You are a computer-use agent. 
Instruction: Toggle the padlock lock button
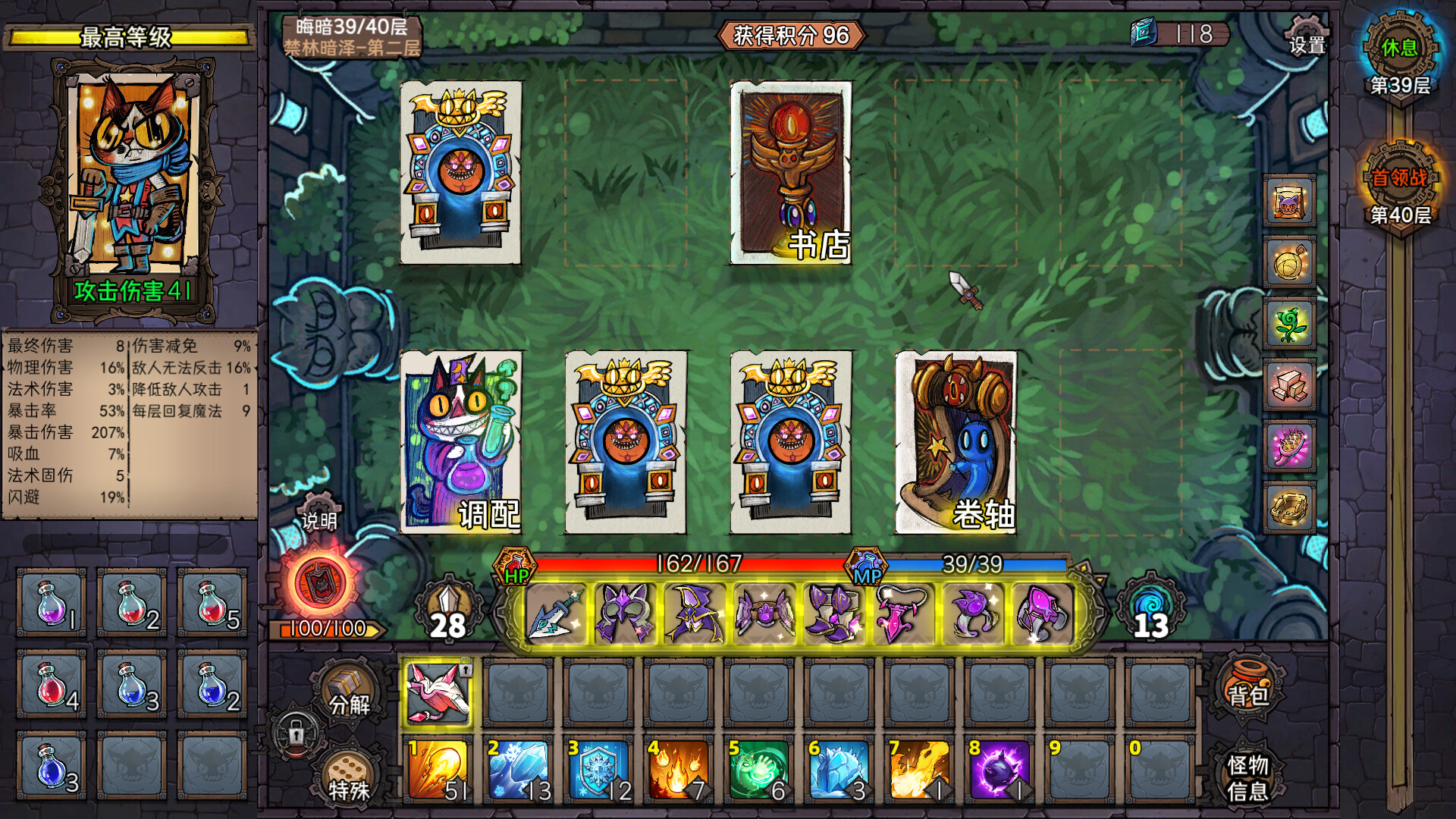tap(296, 733)
